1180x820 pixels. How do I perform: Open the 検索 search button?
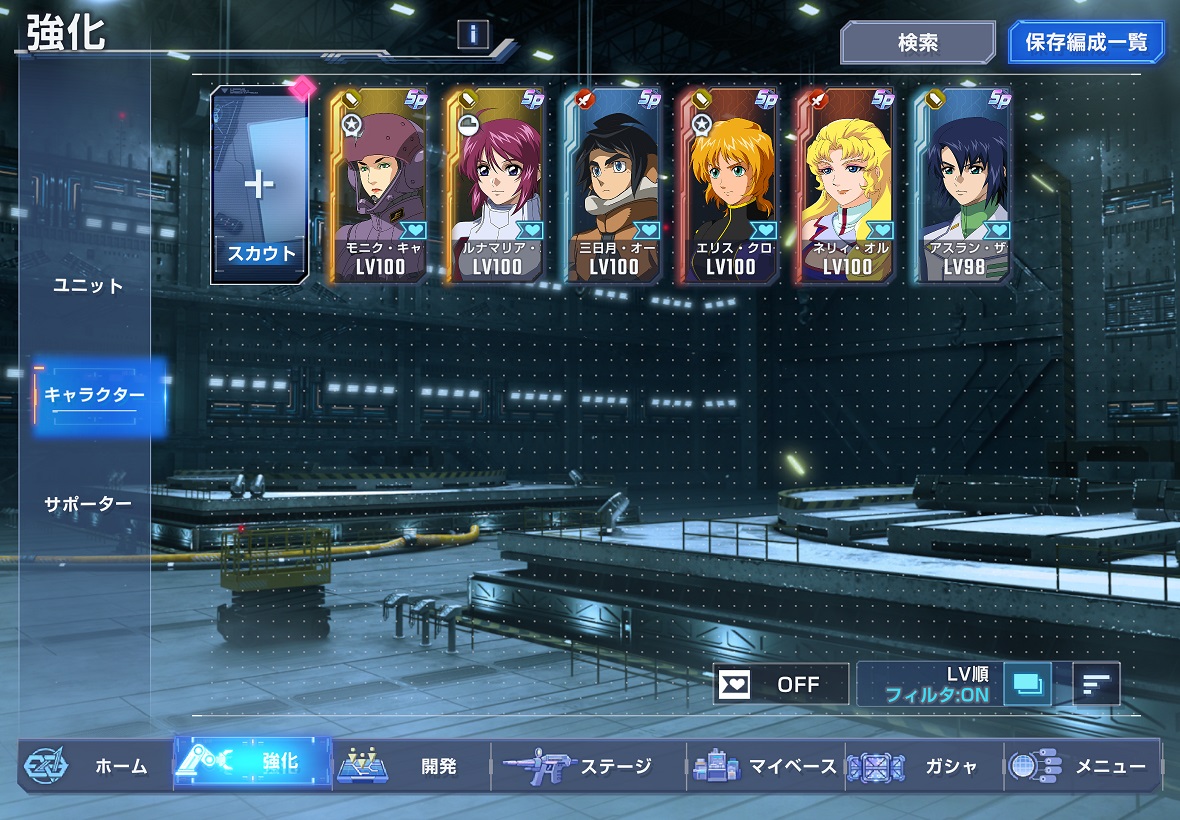(x=917, y=43)
